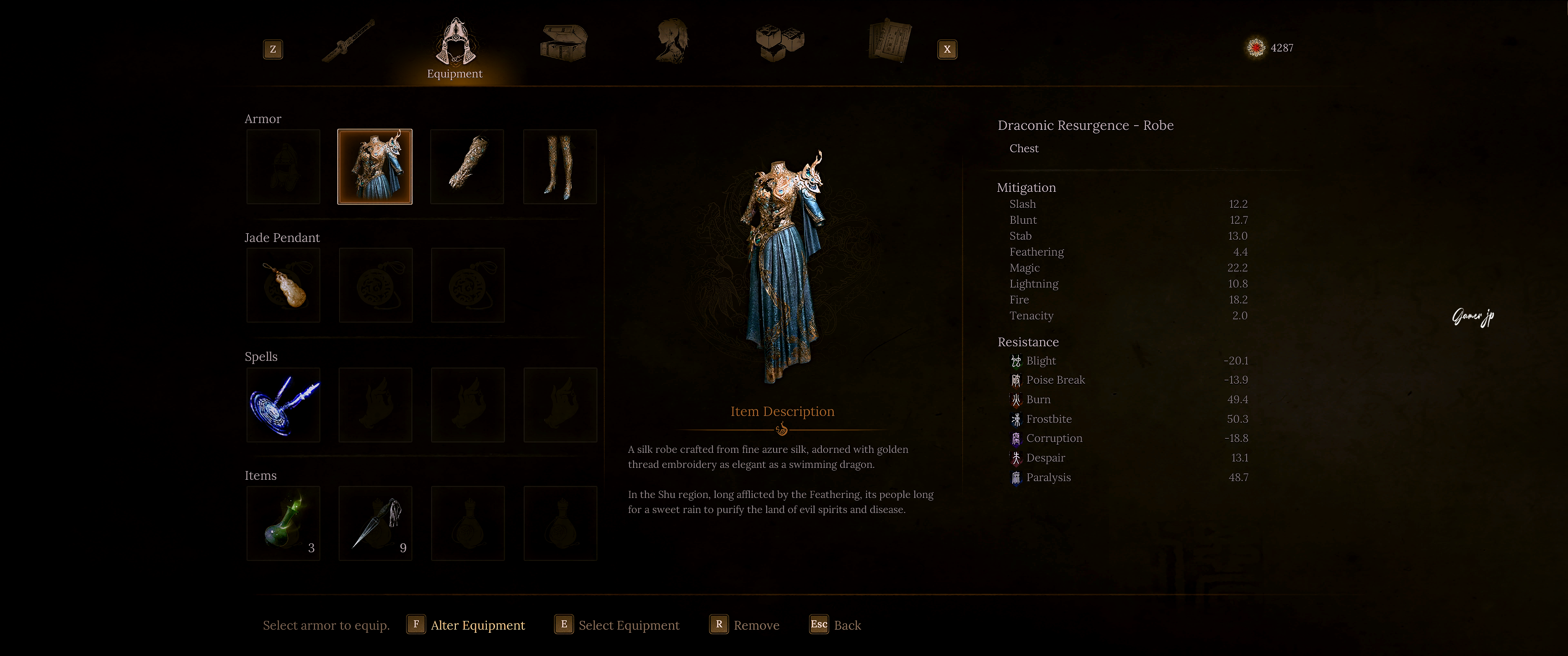Select the throwing dagger item slot
The height and width of the screenshot is (656, 1568).
click(x=376, y=523)
